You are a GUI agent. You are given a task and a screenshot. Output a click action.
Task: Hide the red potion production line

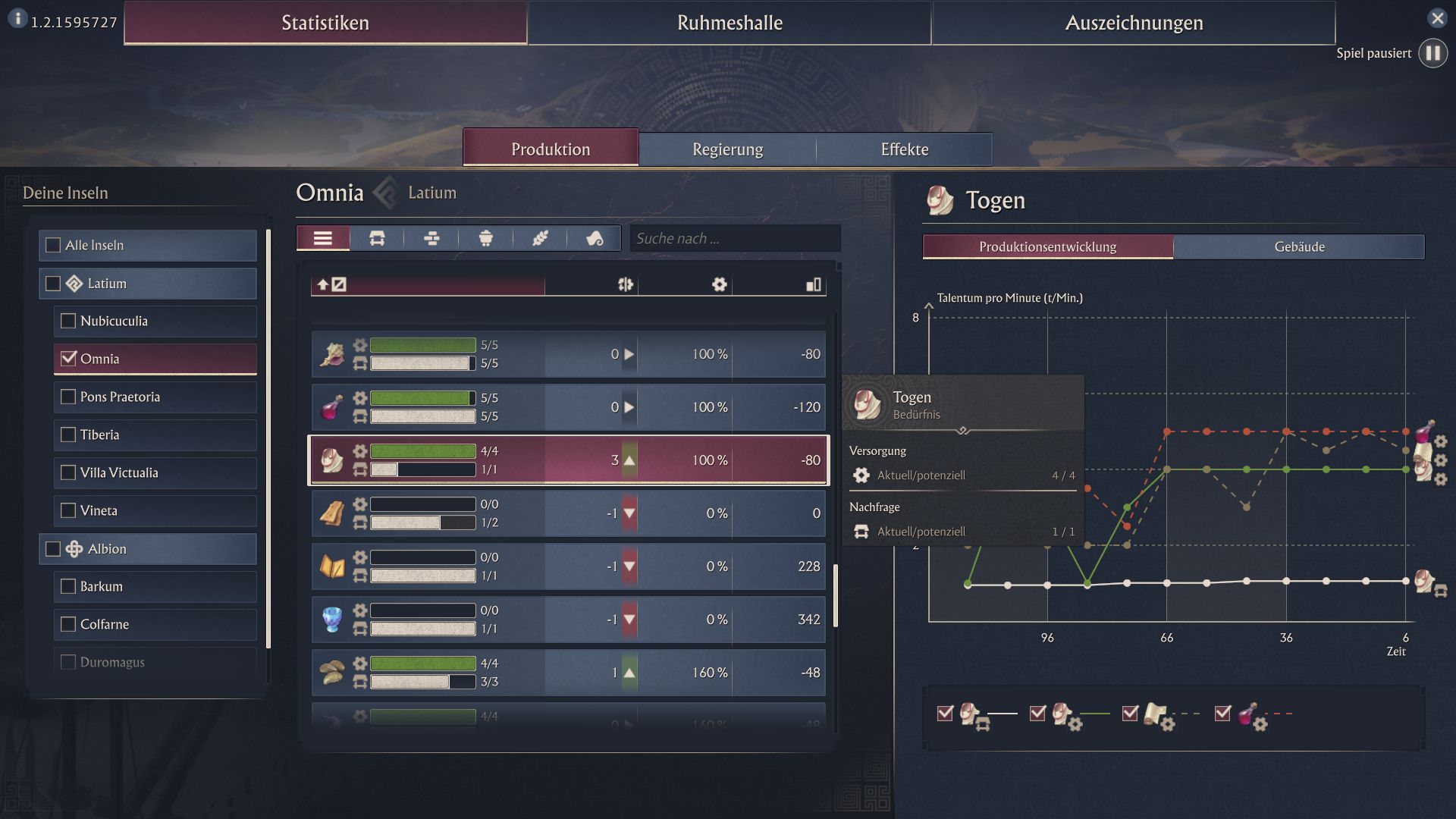pos(1222,713)
